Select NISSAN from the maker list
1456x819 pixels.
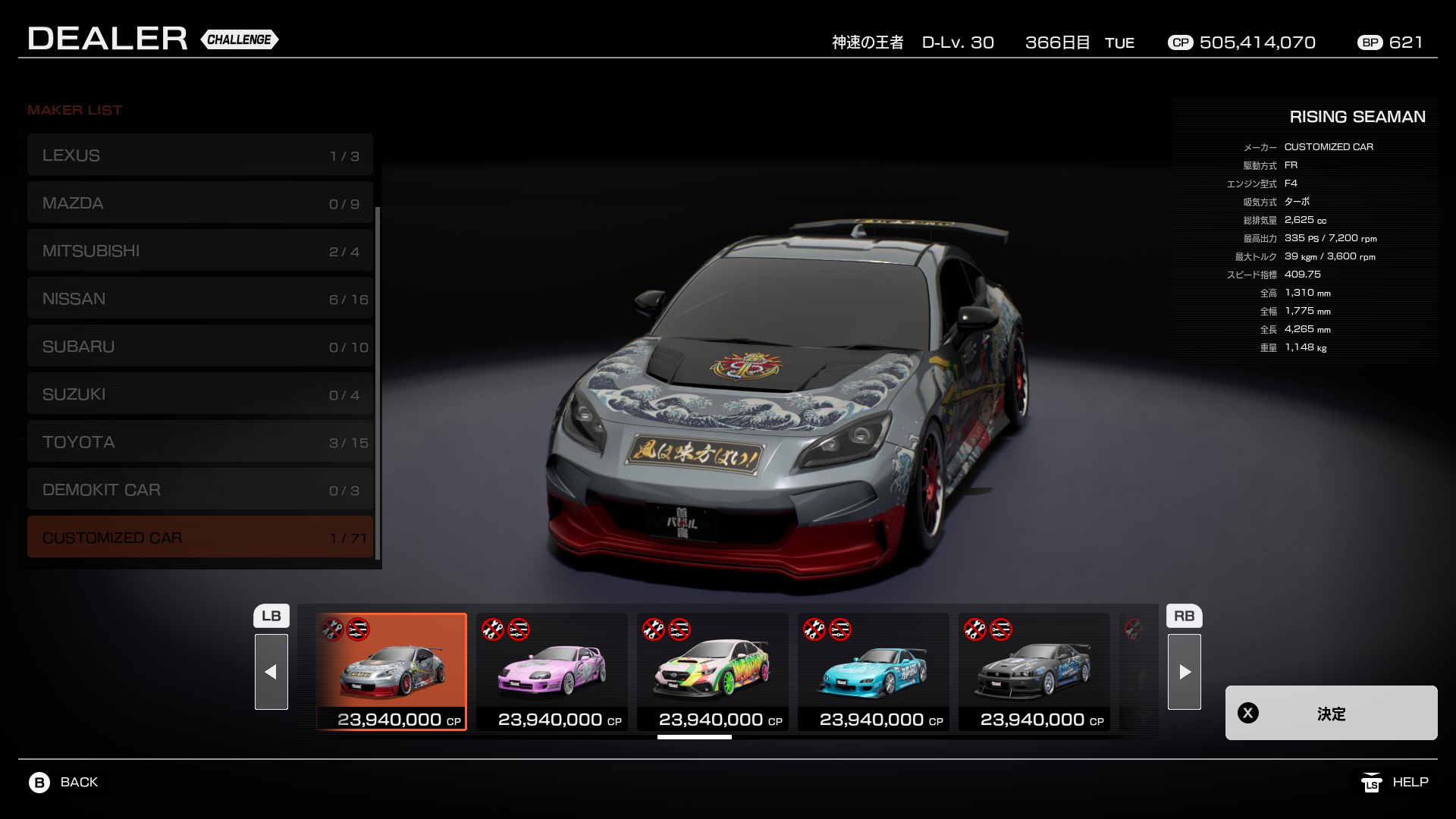tap(200, 299)
